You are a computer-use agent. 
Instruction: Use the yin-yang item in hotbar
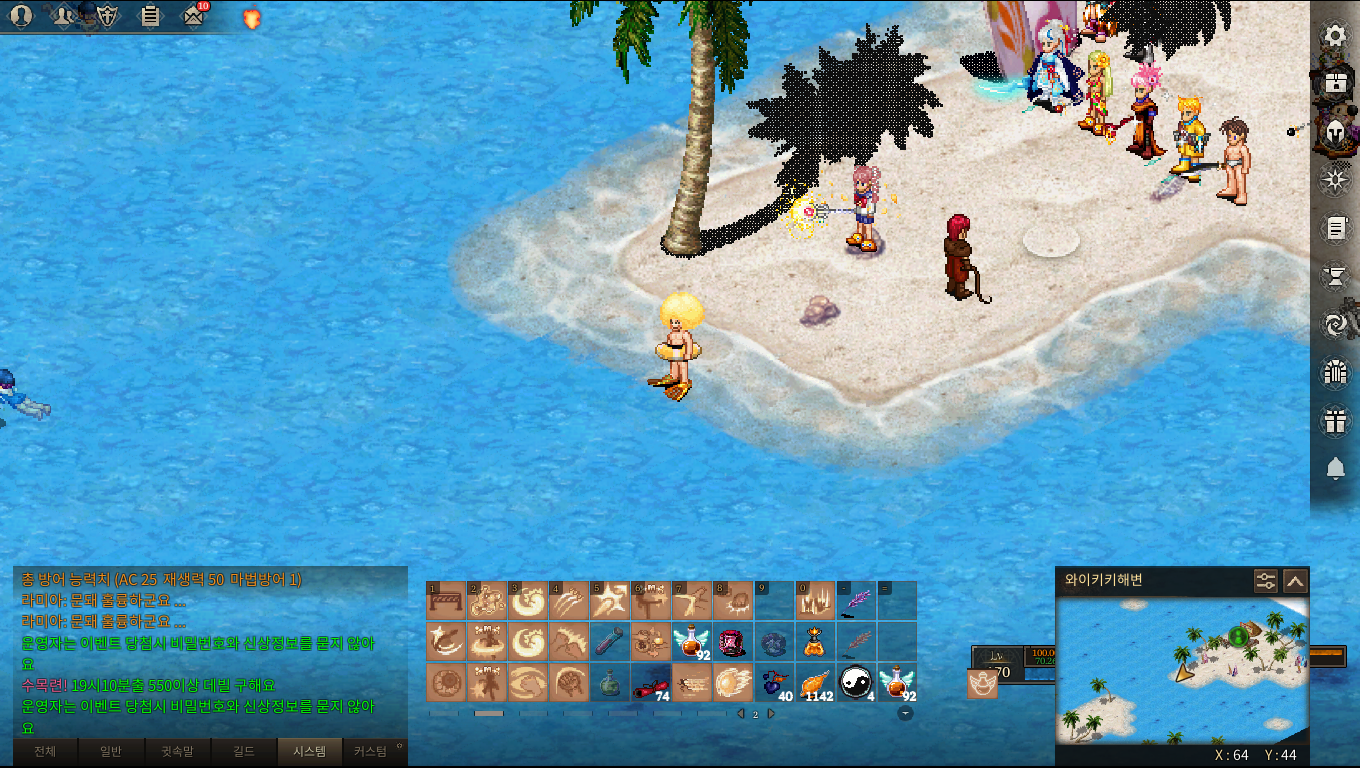coord(855,682)
